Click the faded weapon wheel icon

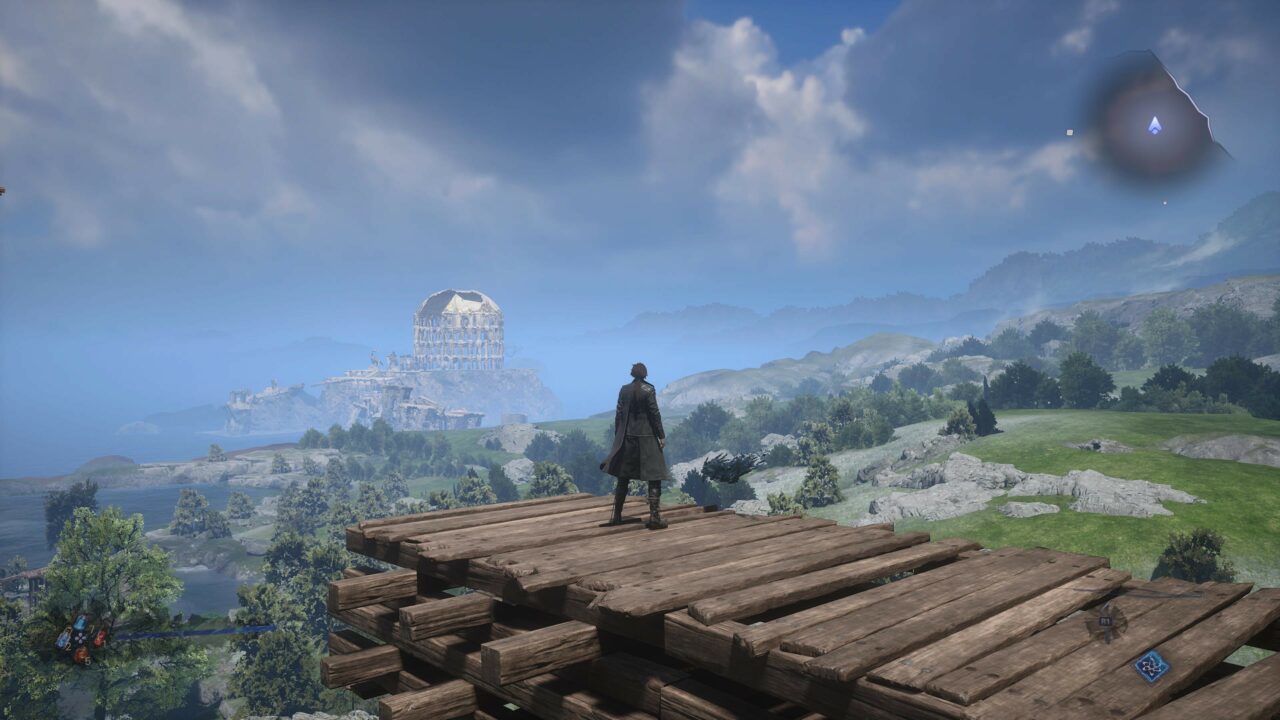point(1106,622)
